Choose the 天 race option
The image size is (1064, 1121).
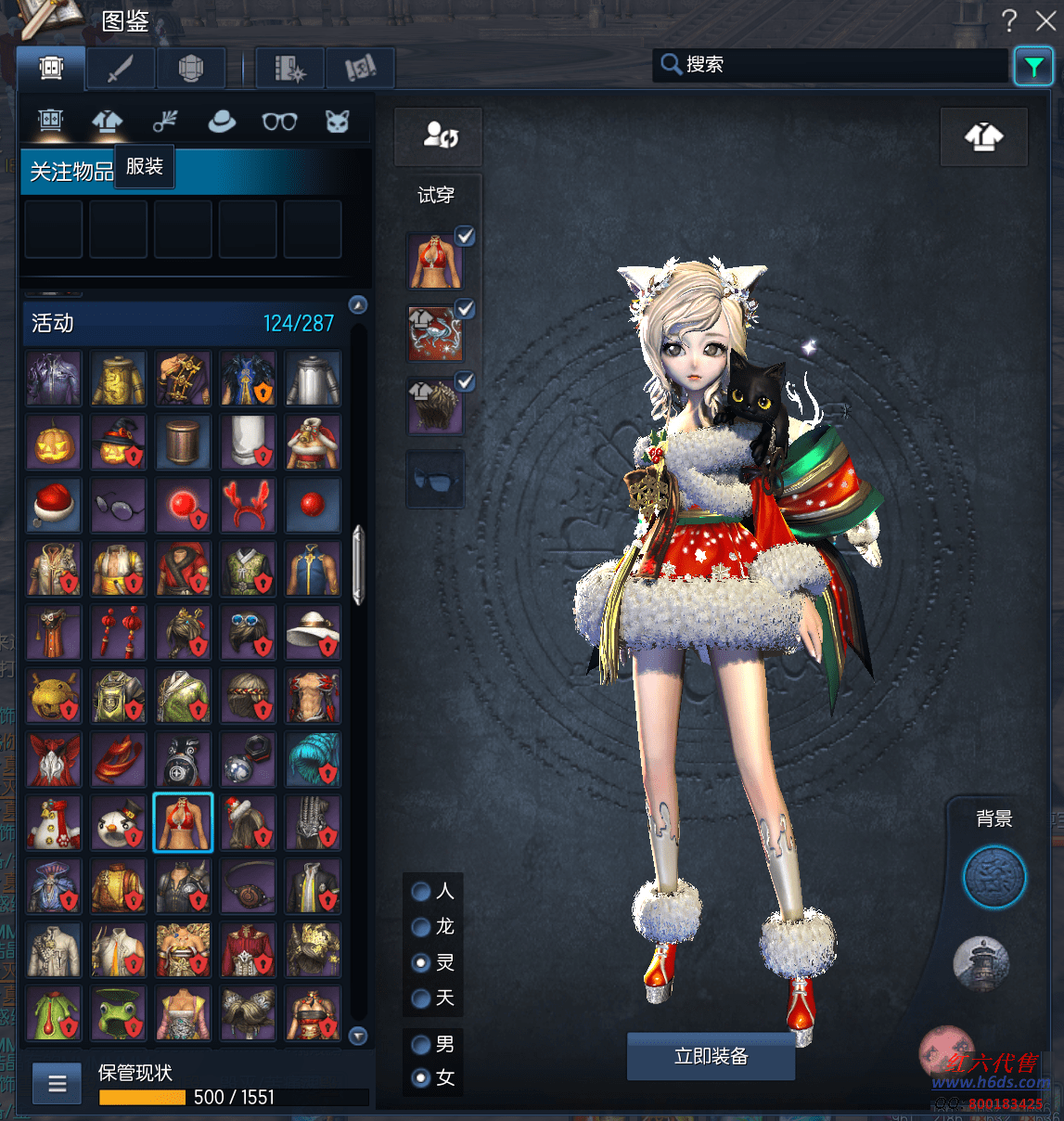[421, 999]
